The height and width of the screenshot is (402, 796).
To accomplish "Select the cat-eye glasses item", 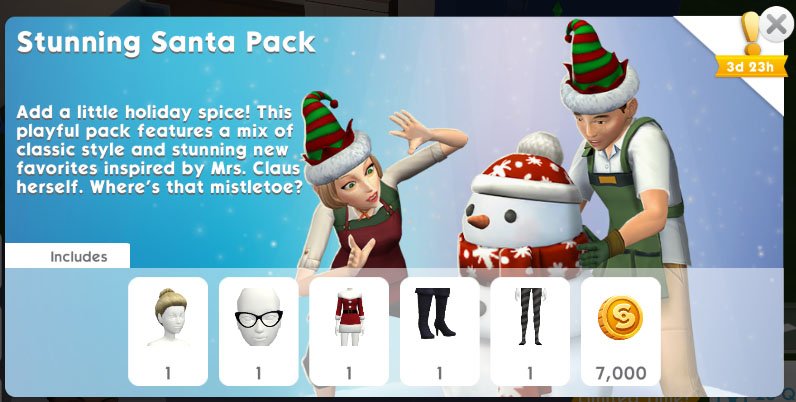I will (258, 331).
